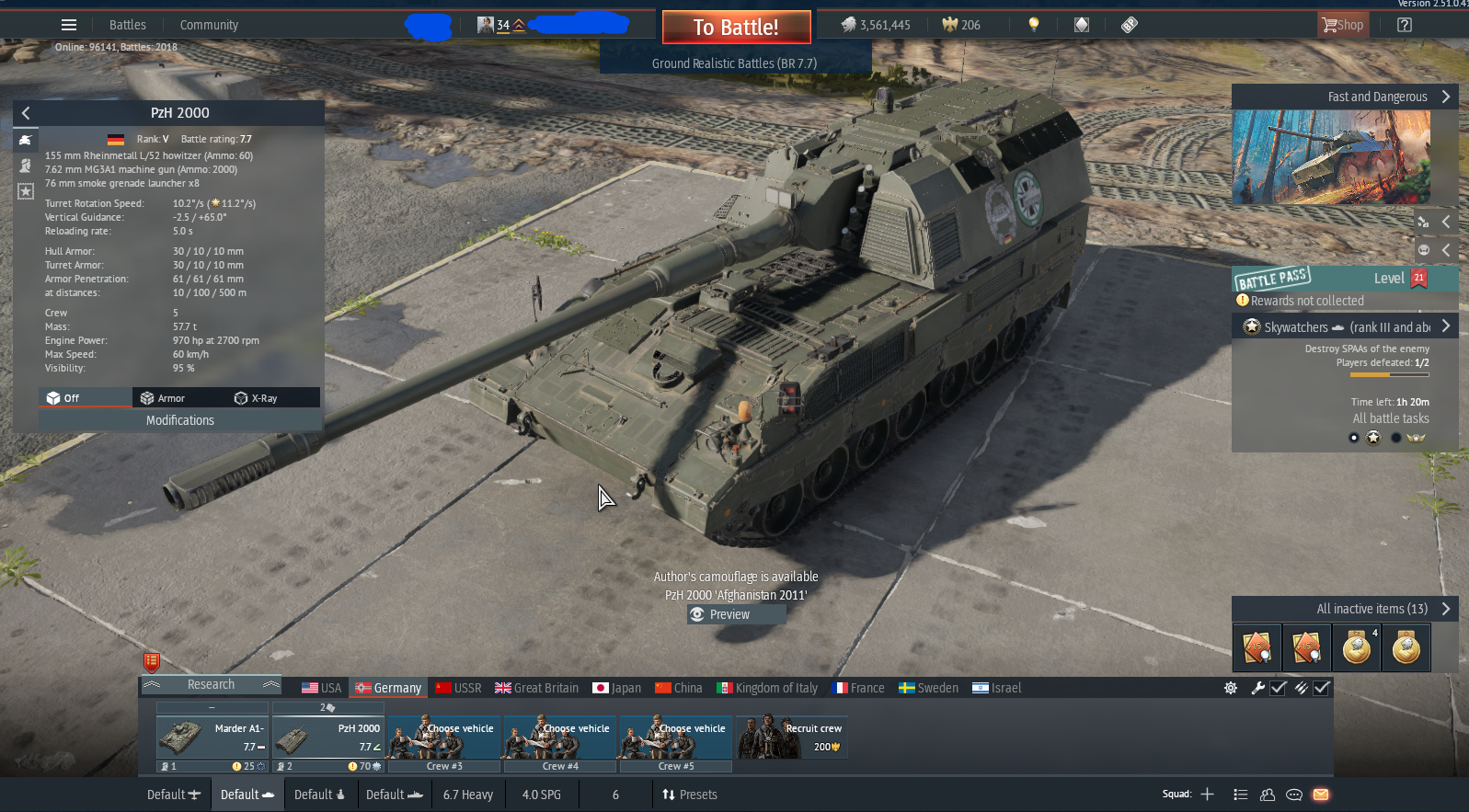Switch to the 6.7 Heavy preset
The width and height of the screenshot is (1469, 812).
pyautogui.click(x=467, y=795)
